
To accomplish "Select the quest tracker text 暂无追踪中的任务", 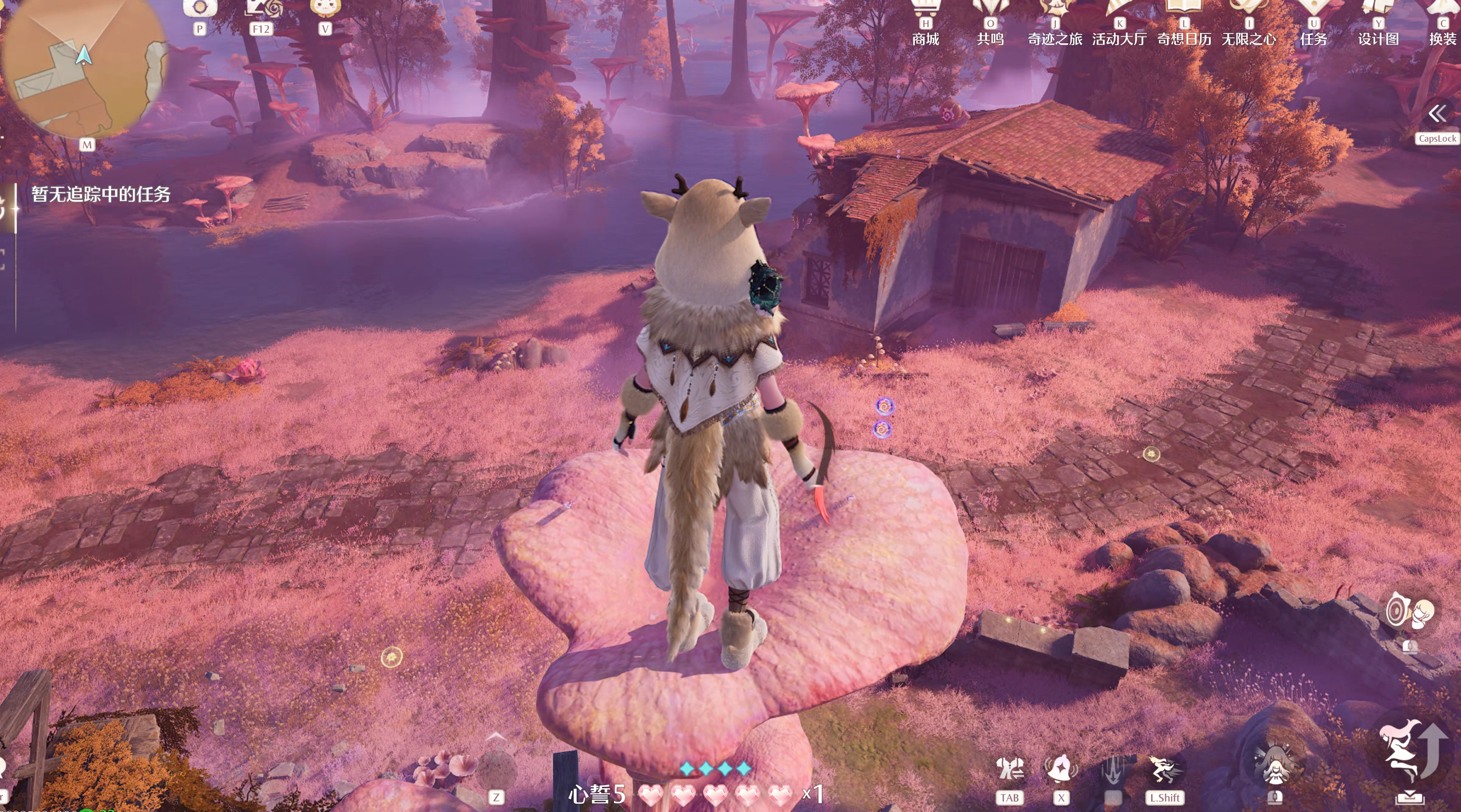I will tap(101, 195).
